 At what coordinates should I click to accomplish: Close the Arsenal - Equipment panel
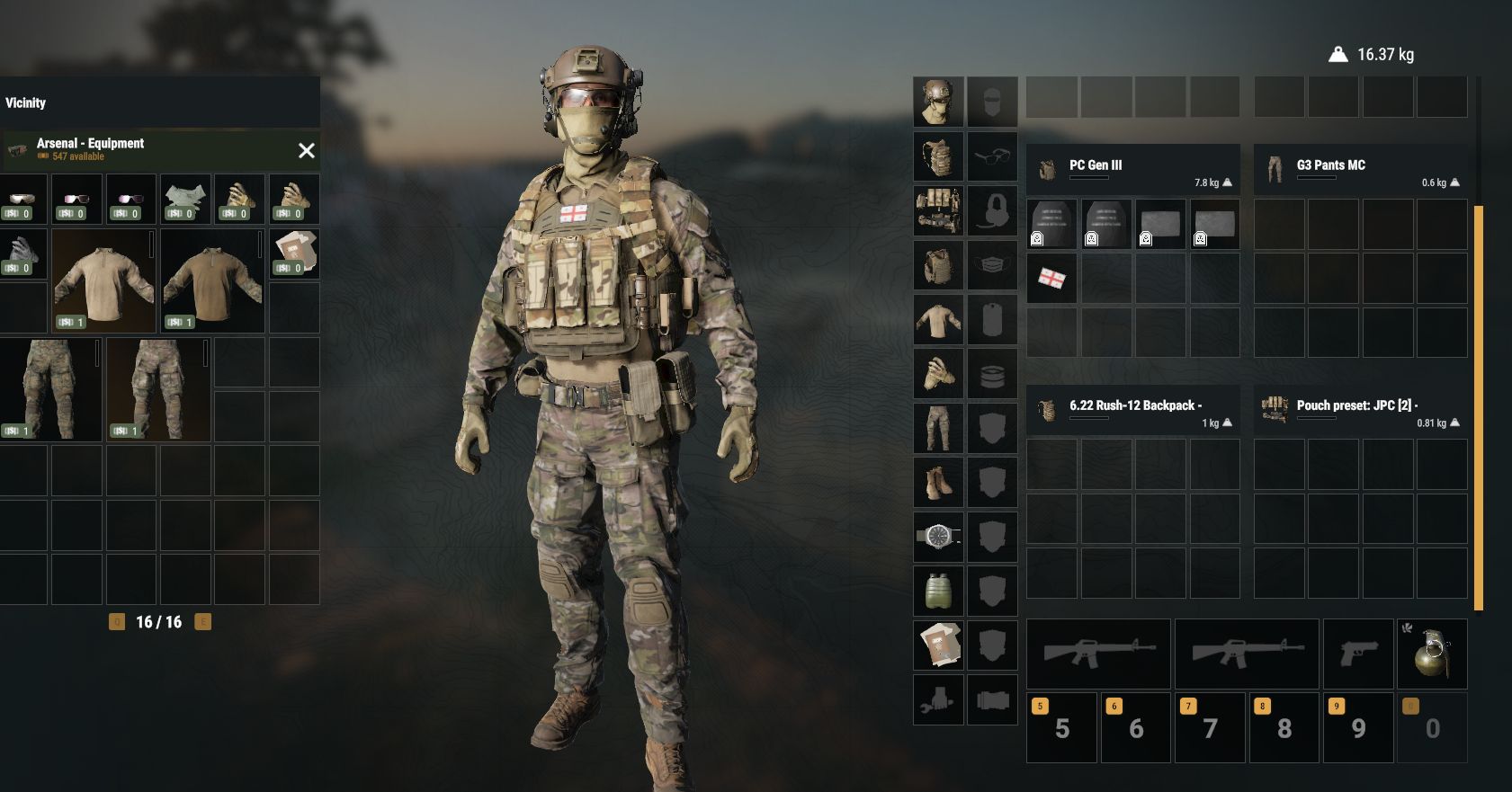click(x=308, y=150)
